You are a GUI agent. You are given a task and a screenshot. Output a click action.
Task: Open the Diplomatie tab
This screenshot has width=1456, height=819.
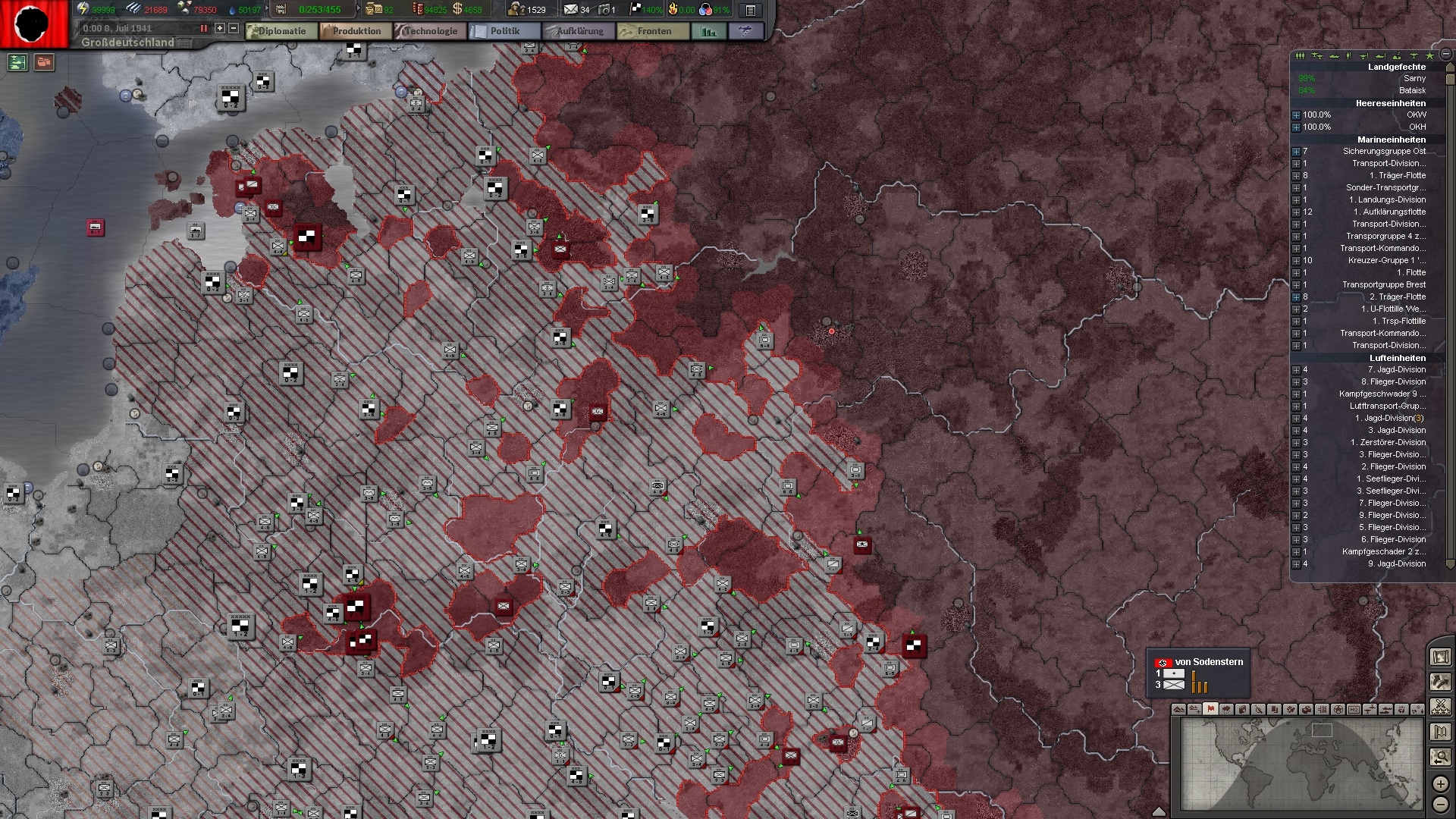282,31
